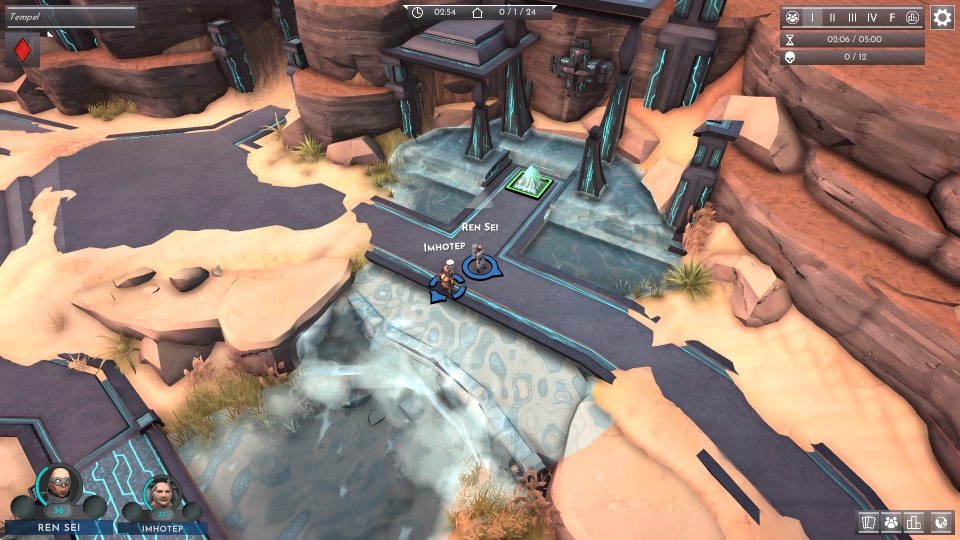The height and width of the screenshot is (540, 960).
Task: Click the team icon in the stage bar
Action: coord(793,18)
